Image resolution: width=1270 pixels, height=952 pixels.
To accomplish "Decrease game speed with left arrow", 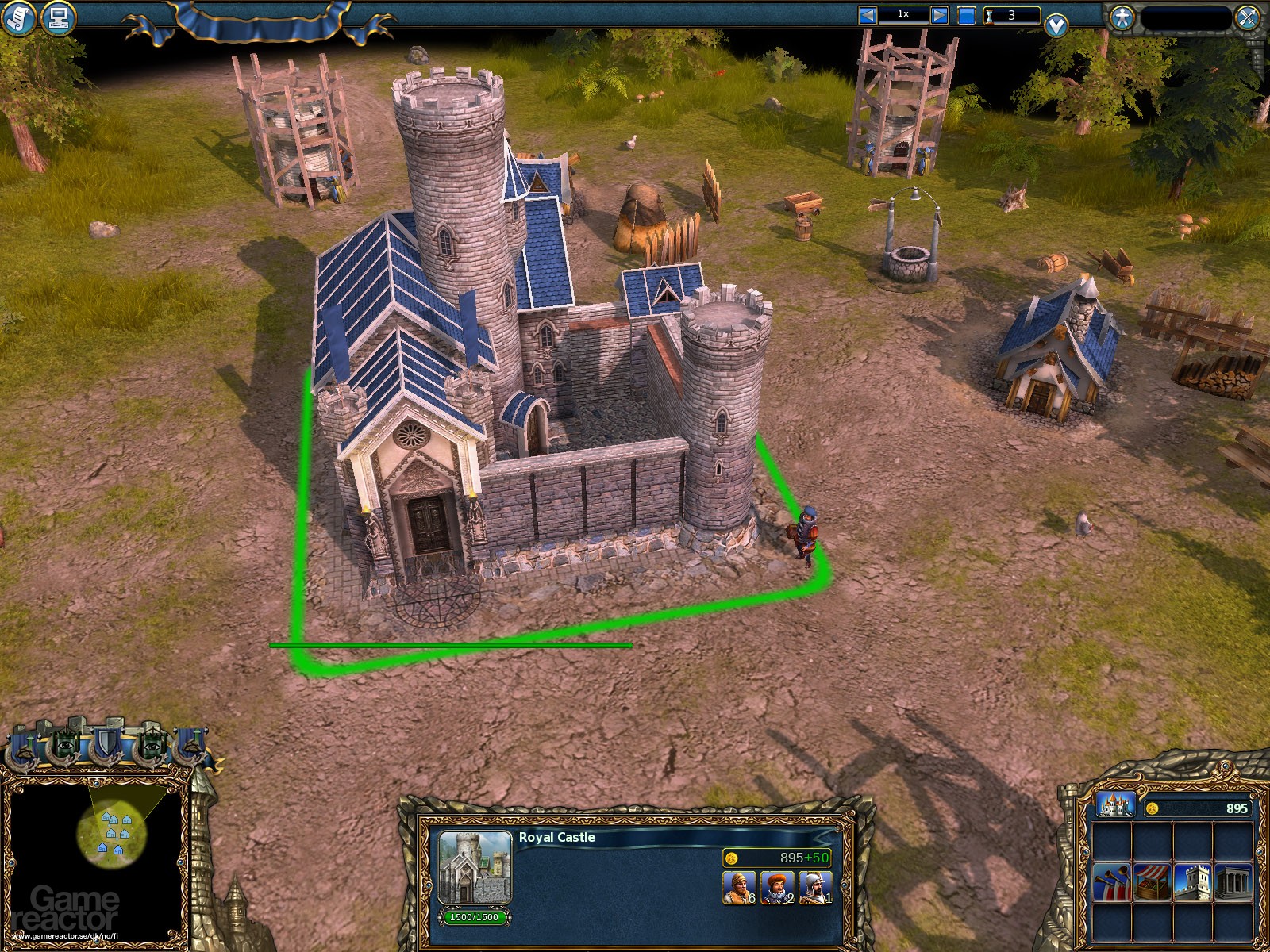I will (x=868, y=15).
